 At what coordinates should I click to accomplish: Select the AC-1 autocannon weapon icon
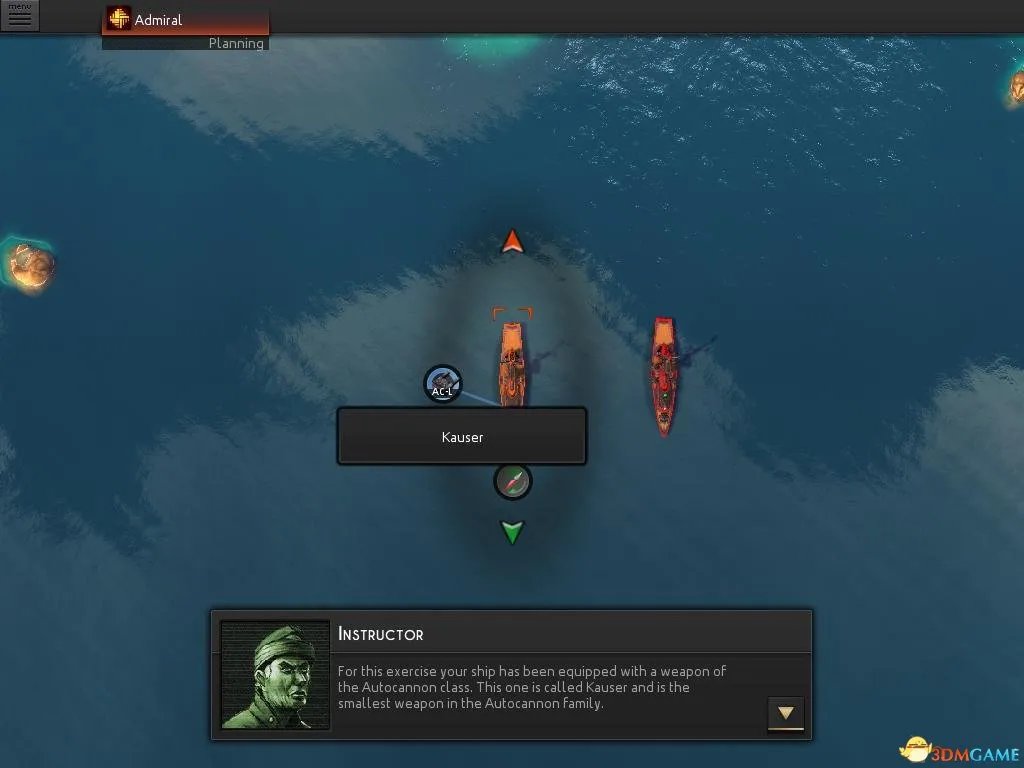(442, 384)
